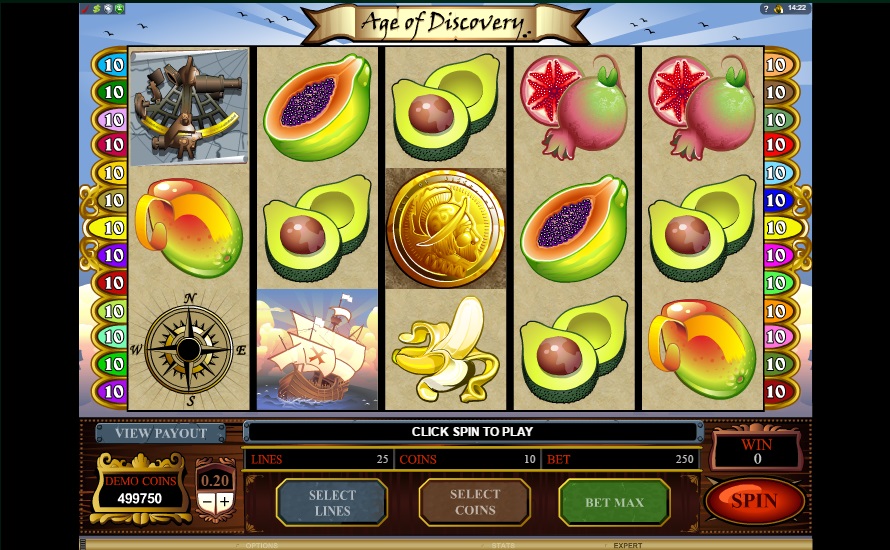The image size is (890, 550).
Task: Decrease coin size with the minus button
Action: (x=207, y=502)
